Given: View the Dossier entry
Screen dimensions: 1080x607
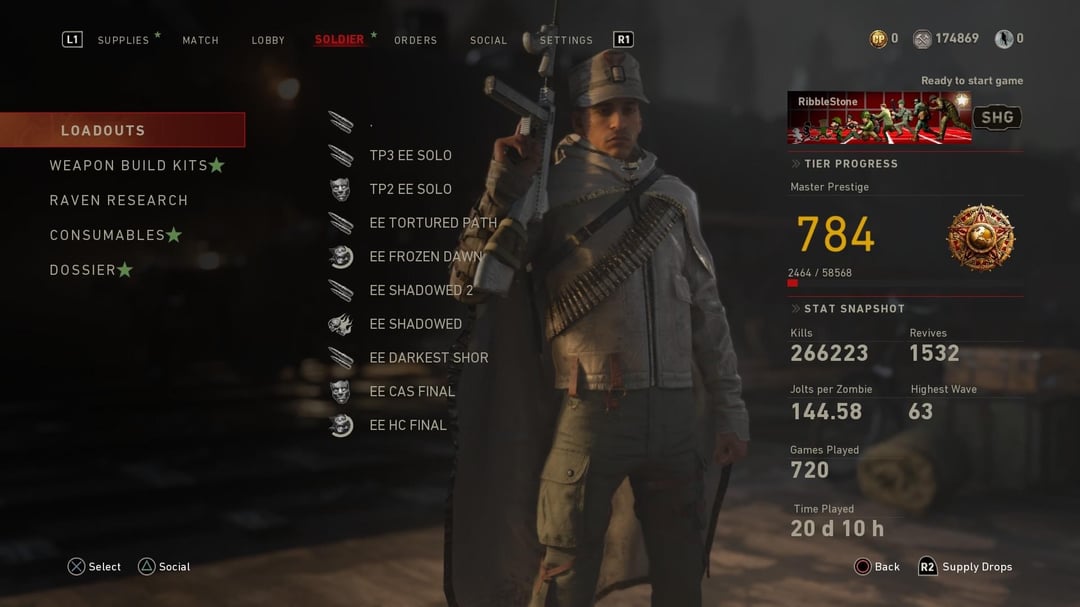Looking at the screenshot, I should (83, 270).
